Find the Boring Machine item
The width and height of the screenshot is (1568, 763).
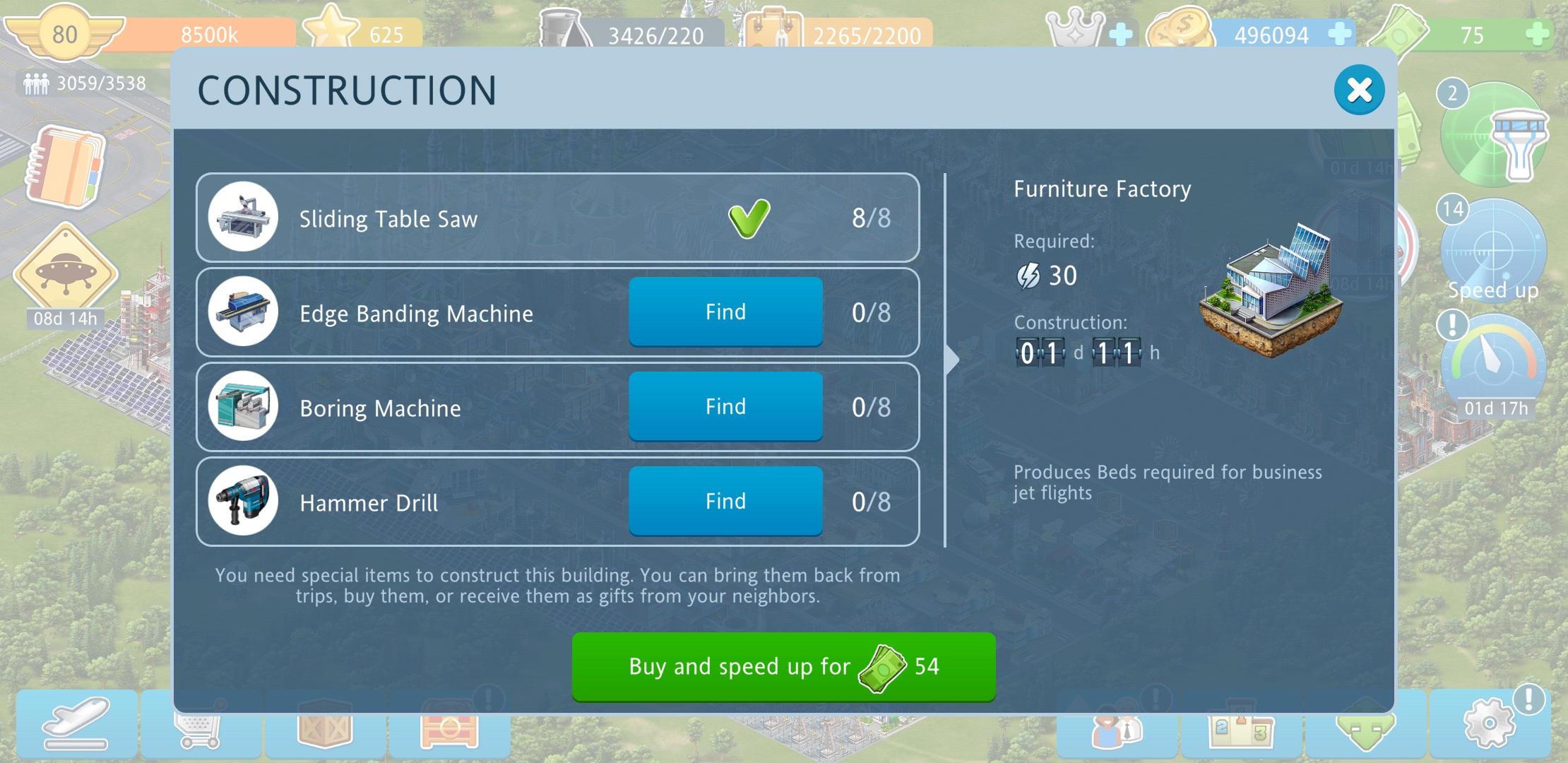coord(725,406)
